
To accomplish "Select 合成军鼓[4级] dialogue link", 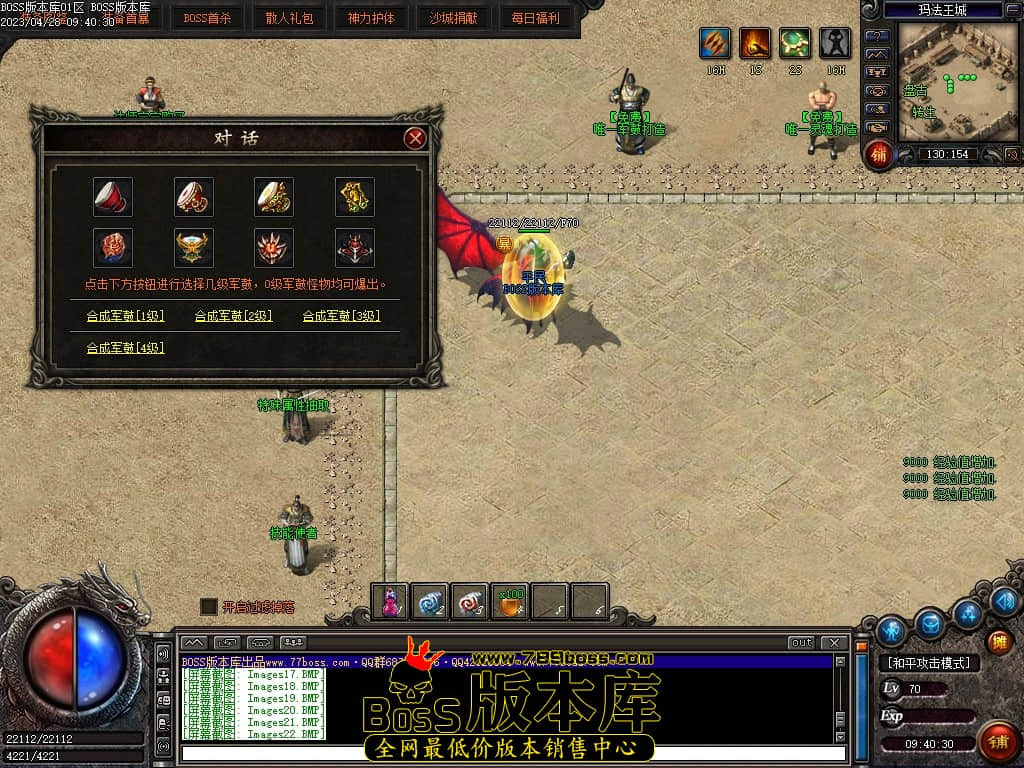I will click(125, 348).
